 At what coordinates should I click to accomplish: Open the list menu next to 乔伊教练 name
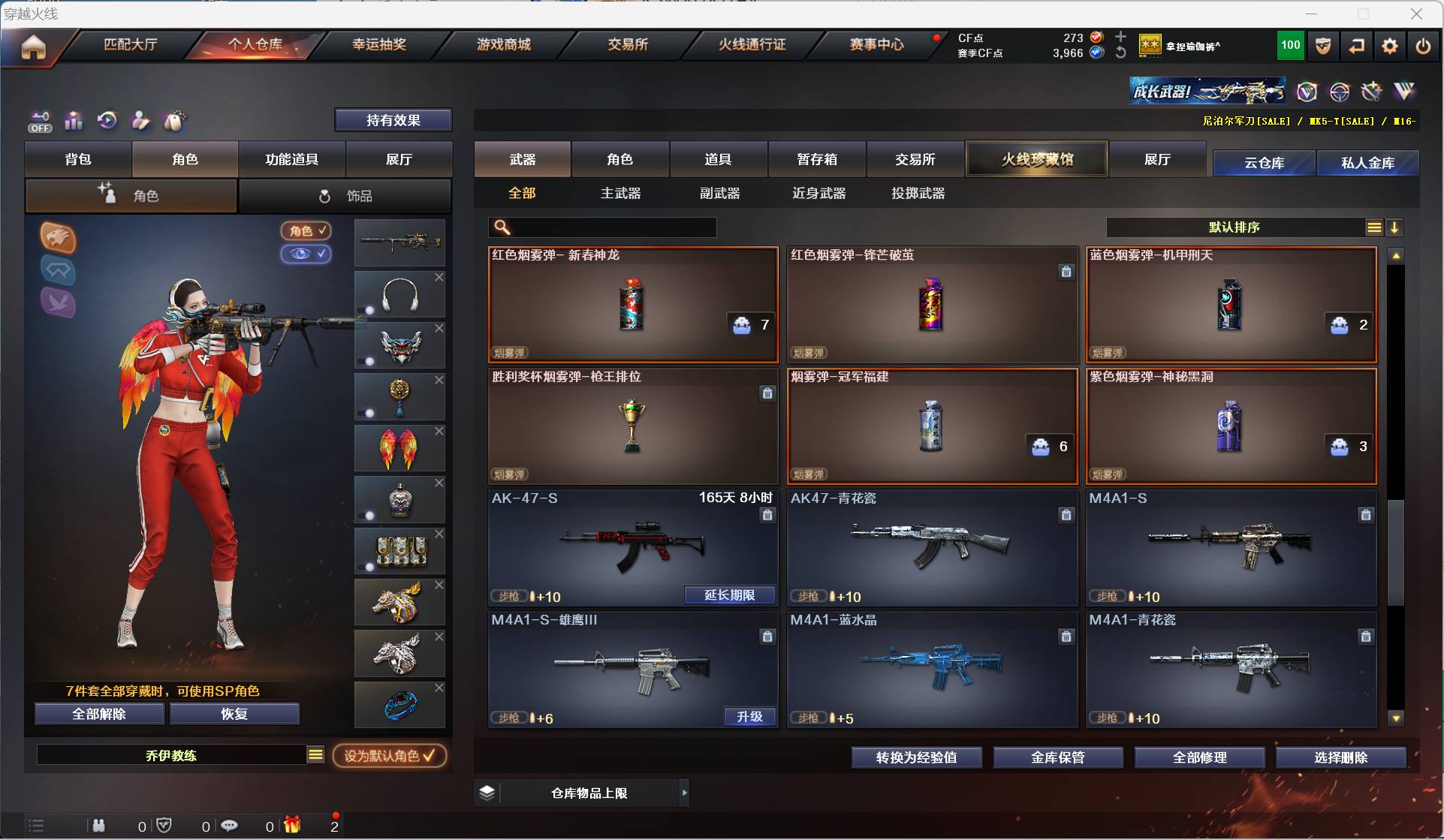tap(315, 756)
